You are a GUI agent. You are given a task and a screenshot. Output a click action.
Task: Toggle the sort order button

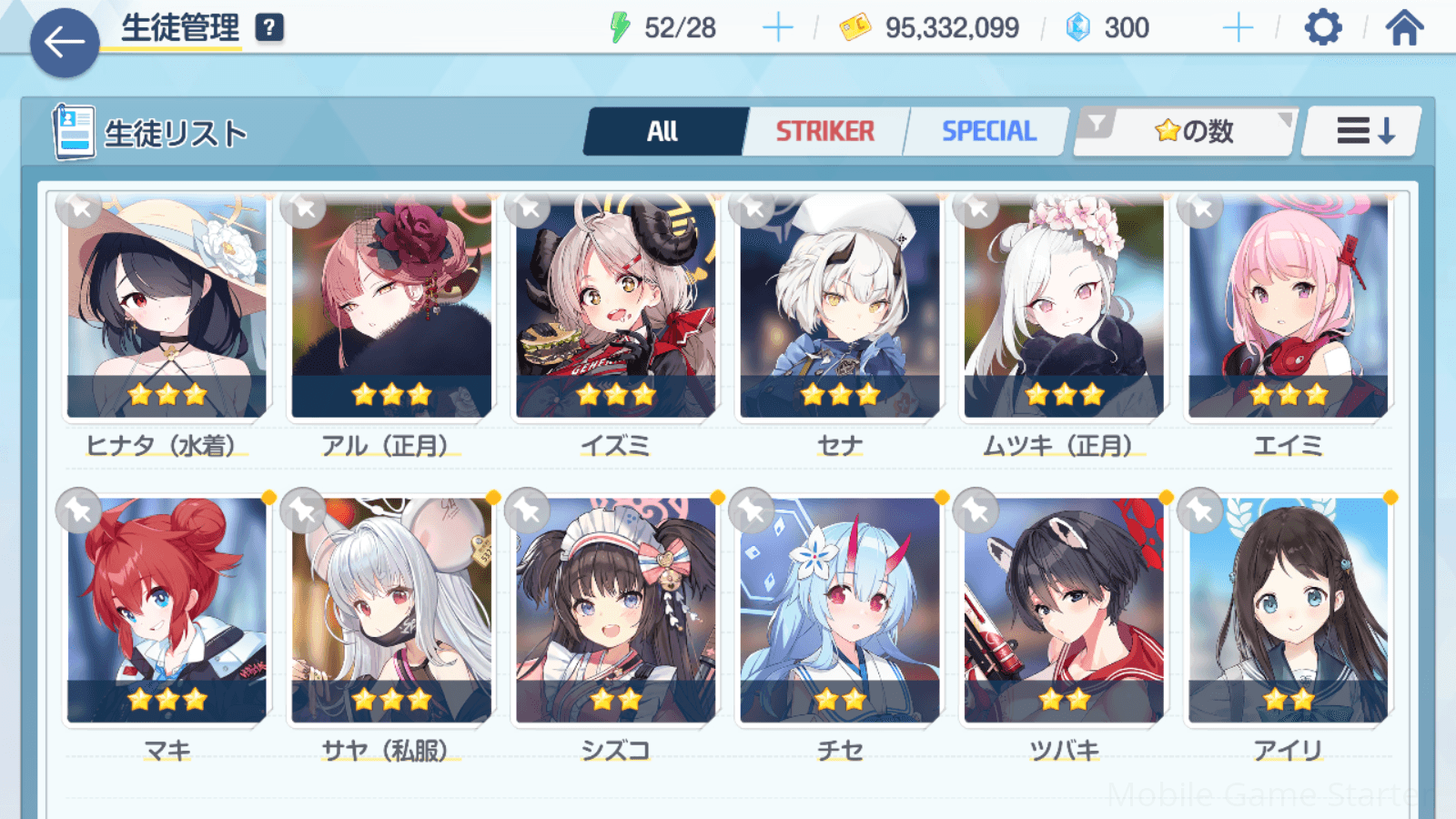click(1363, 132)
